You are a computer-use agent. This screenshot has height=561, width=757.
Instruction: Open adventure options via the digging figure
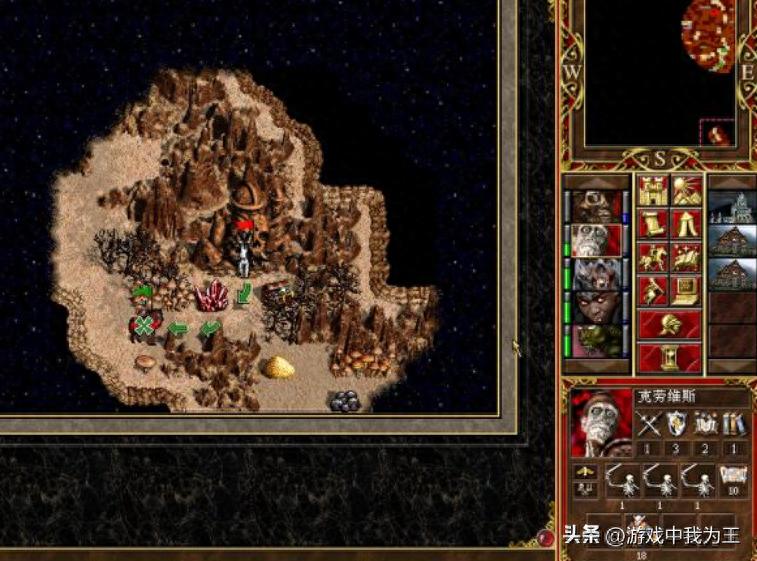pos(652,291)
